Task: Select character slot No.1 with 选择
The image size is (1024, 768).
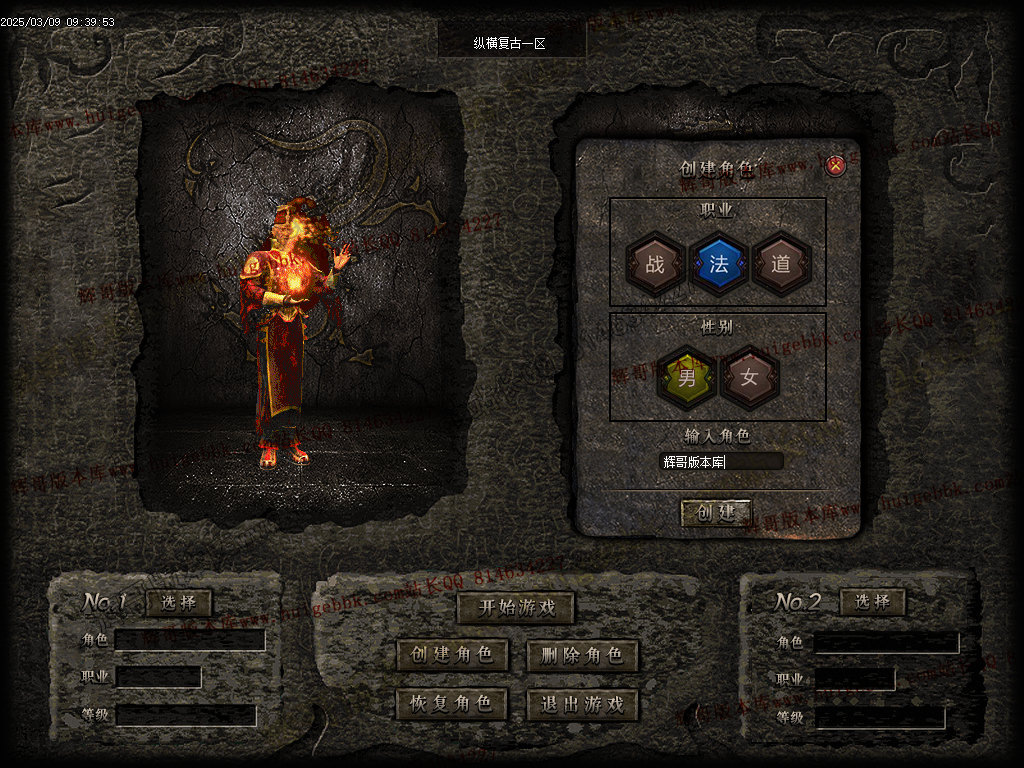Action: (x=179, y=602)
